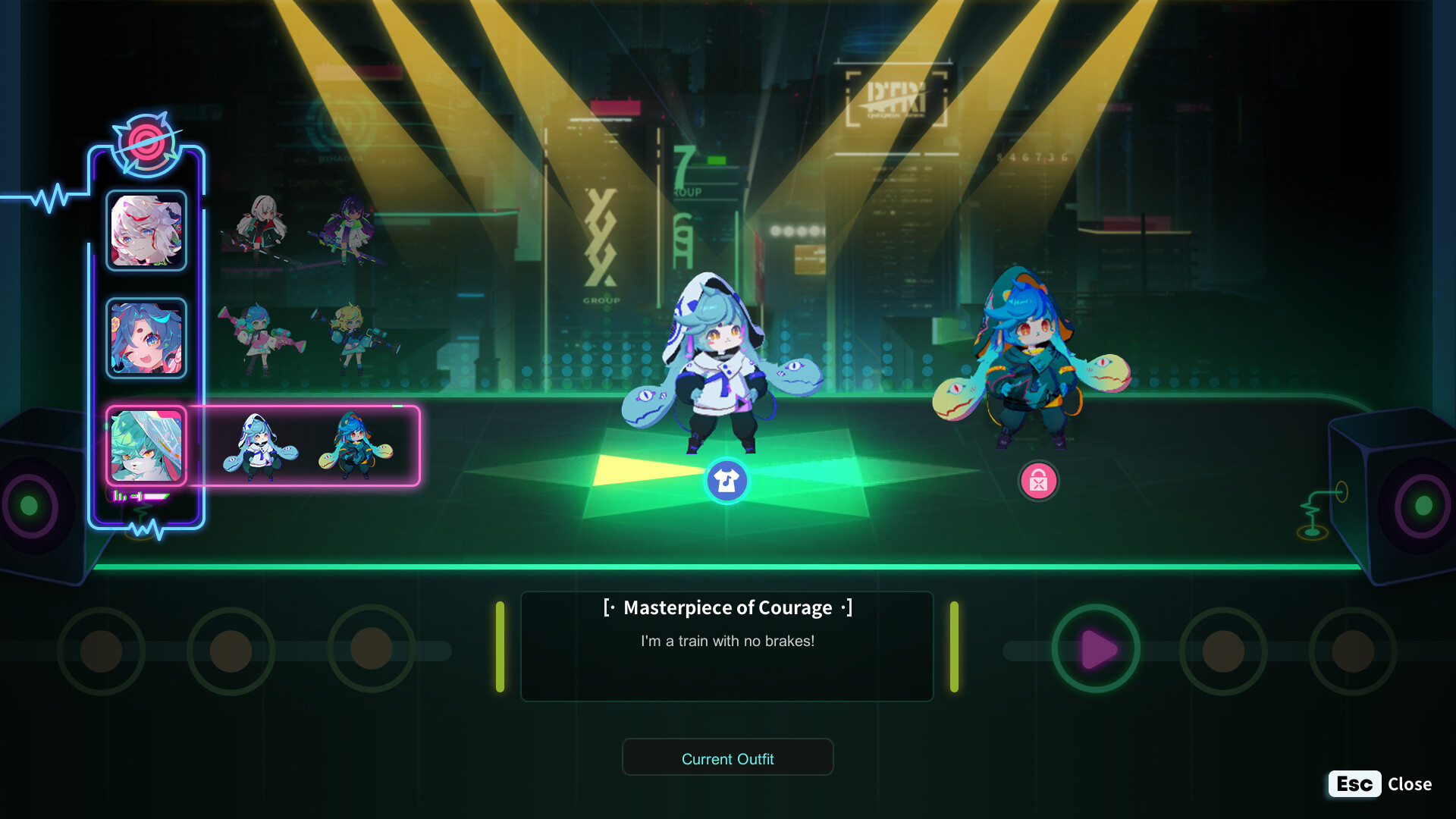The image size is (1456, 819).
Task: Click the blue t-shirt outfit icon under the center character
Action: click(x=727, y=481)
